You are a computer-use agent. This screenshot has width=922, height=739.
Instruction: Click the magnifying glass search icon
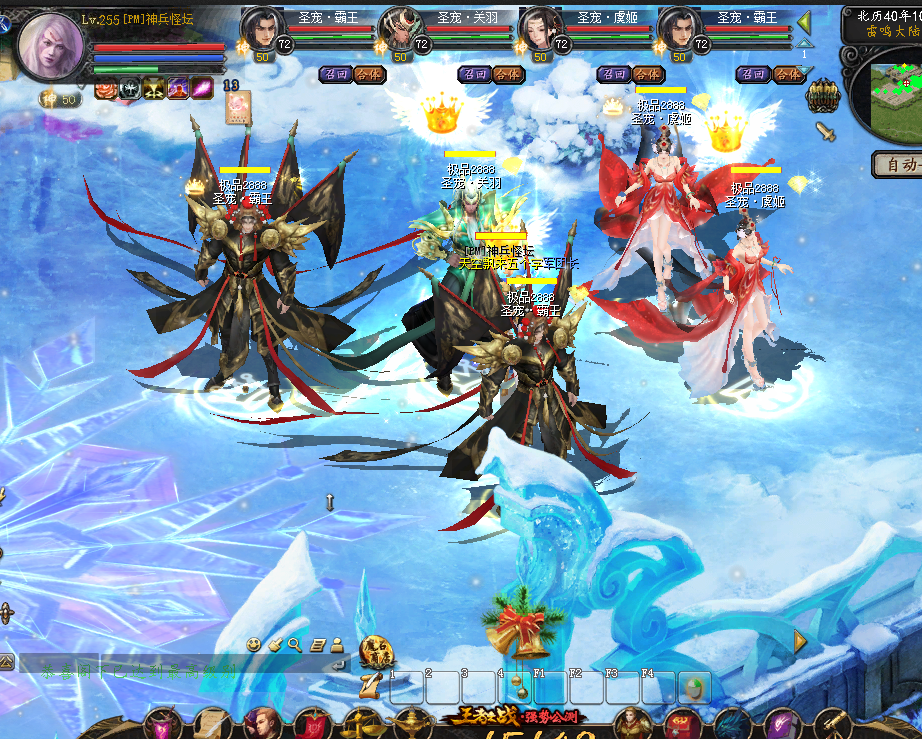[295, 645]
